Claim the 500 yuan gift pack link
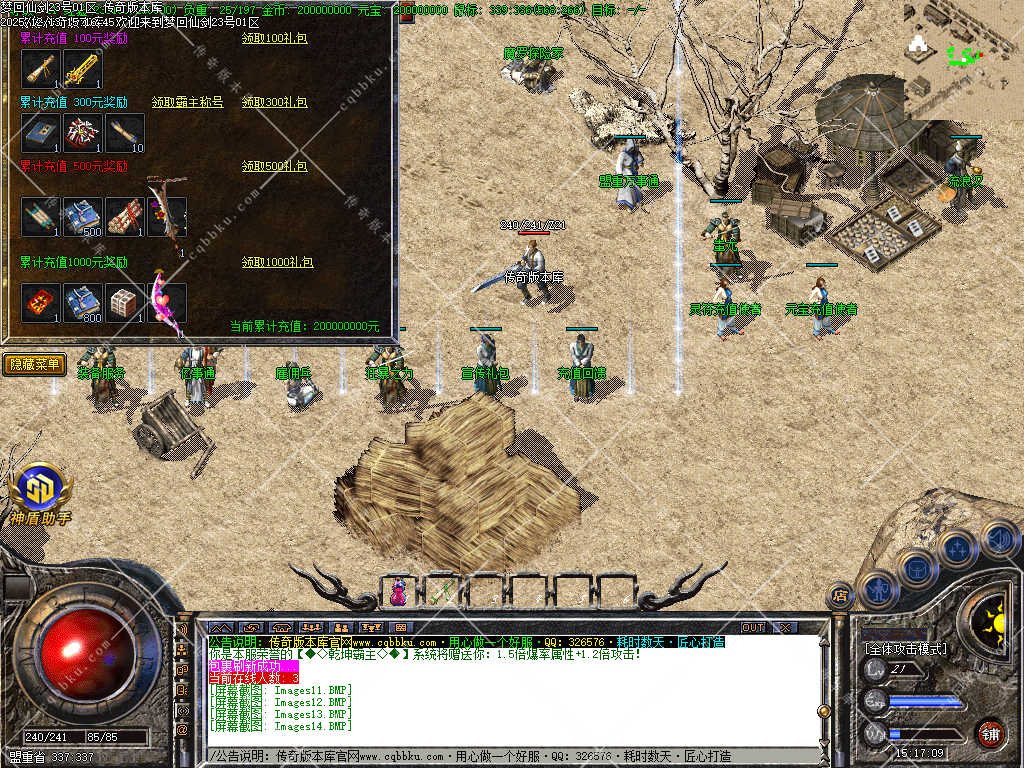Image resolution: width=1024 pixels, height=768 pixels. click(x=274, y=165)
